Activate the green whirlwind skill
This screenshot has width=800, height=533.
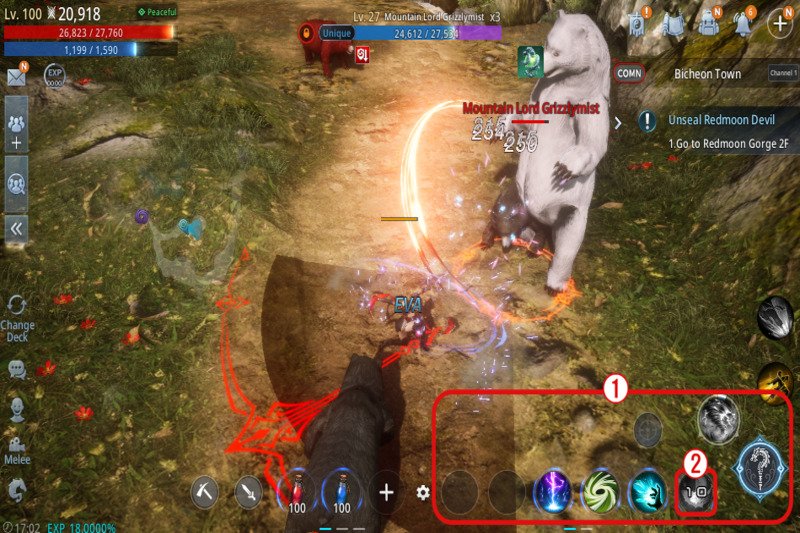point(601,491)
